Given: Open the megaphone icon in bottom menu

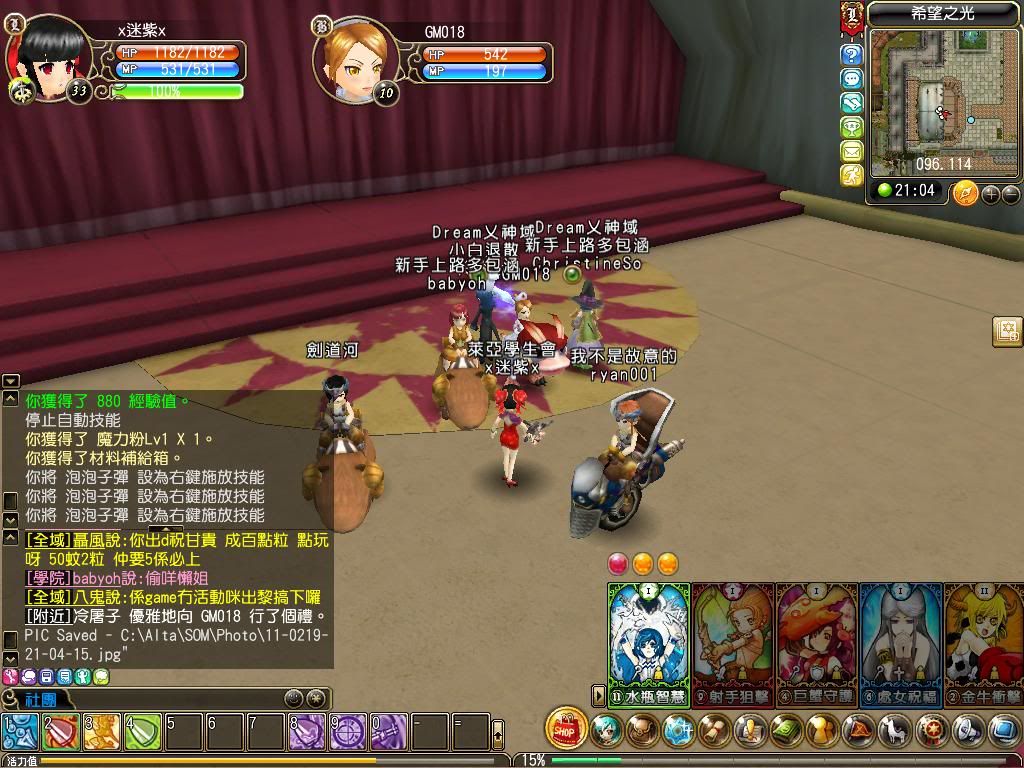Looking at the screenshot, I should pyautogui.click(x=967, y=731).
